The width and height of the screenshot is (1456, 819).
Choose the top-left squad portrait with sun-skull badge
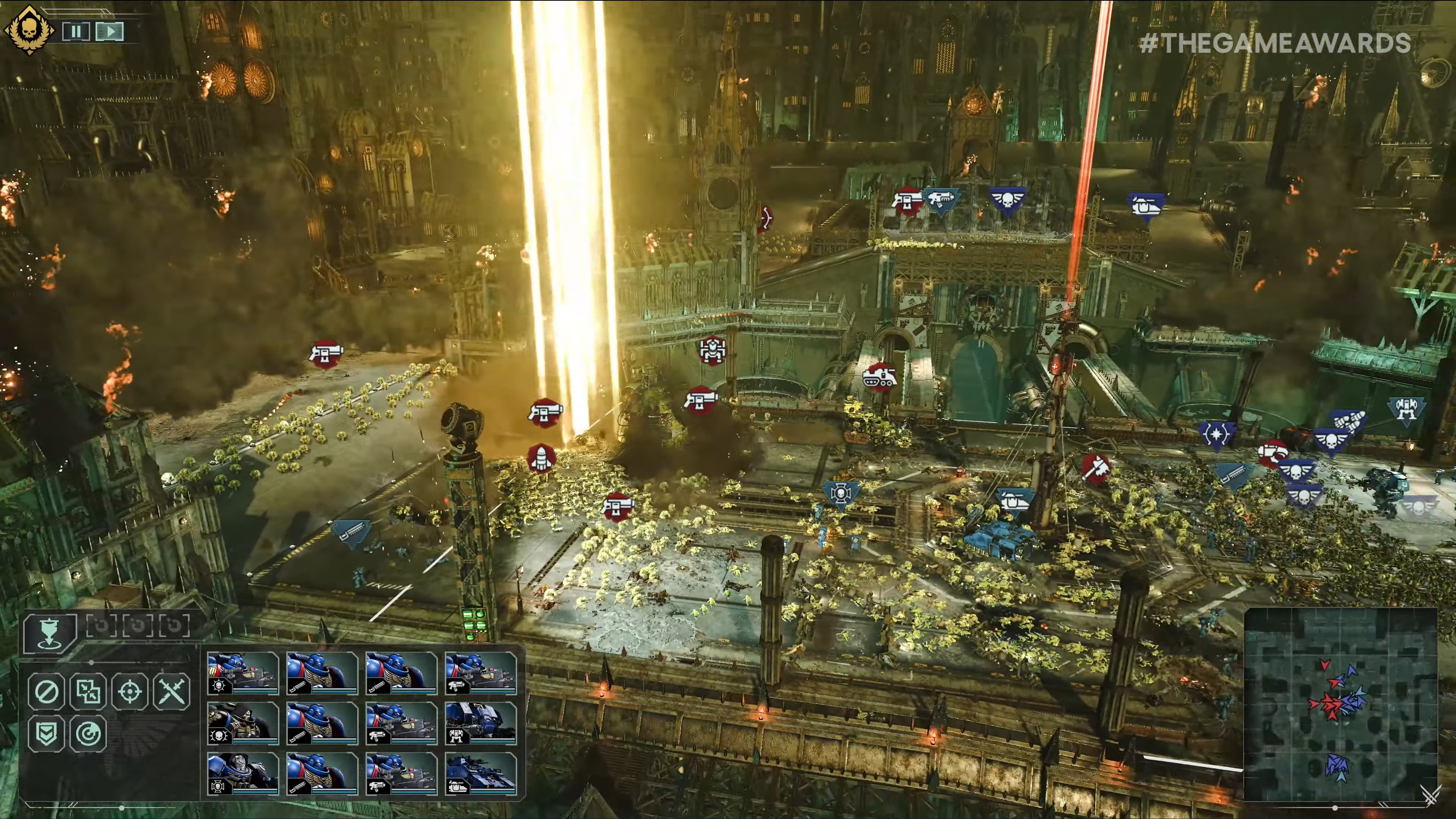pos(243,673)
